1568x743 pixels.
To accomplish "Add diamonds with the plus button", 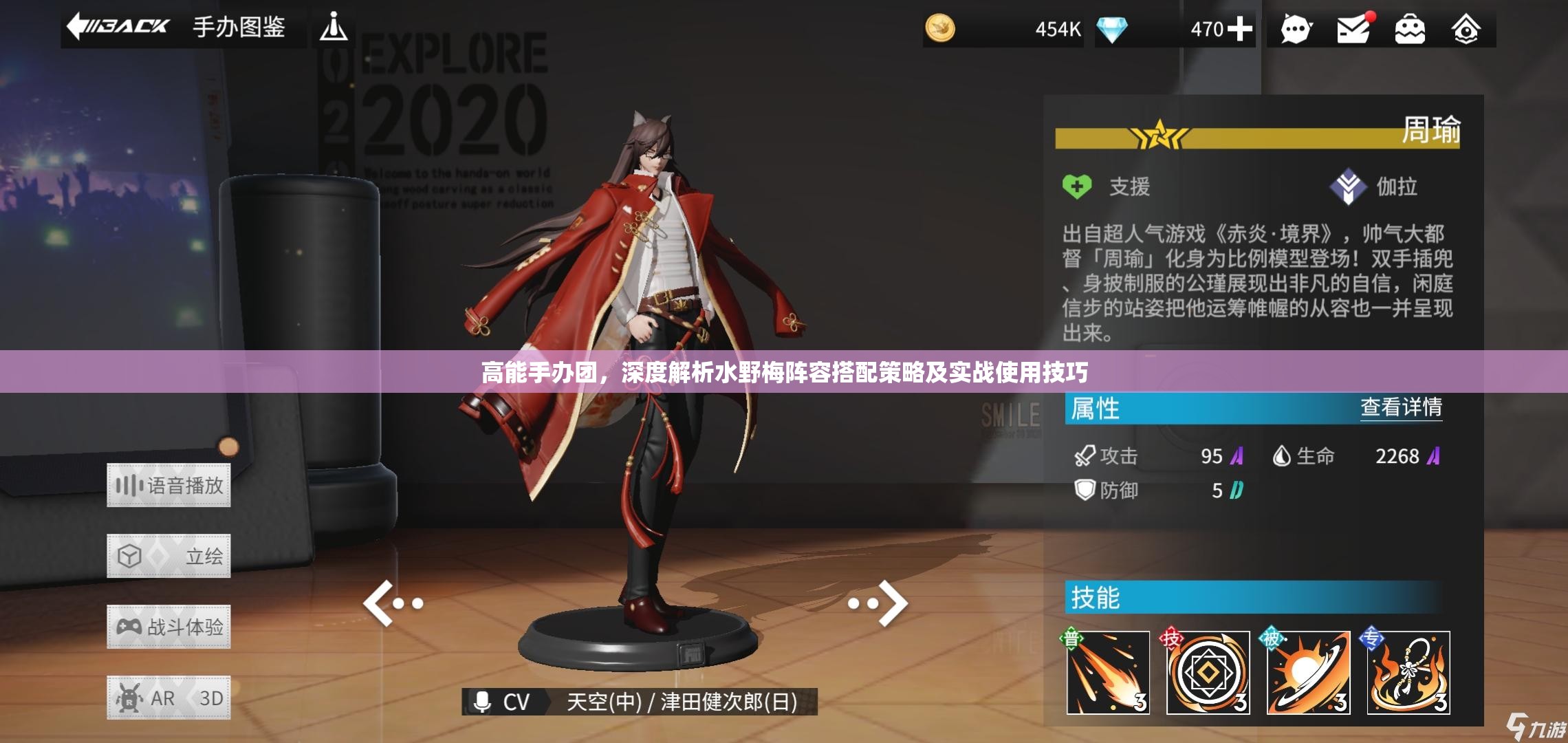I will pyautogui.click(x=1240, y=29).
